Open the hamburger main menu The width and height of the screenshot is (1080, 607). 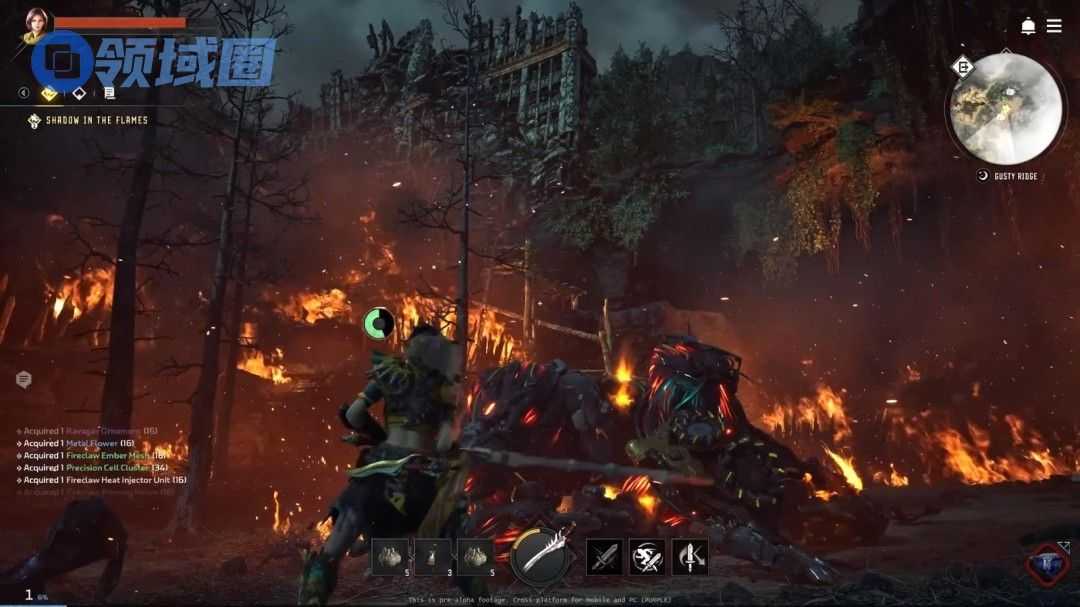point(1054,26)
